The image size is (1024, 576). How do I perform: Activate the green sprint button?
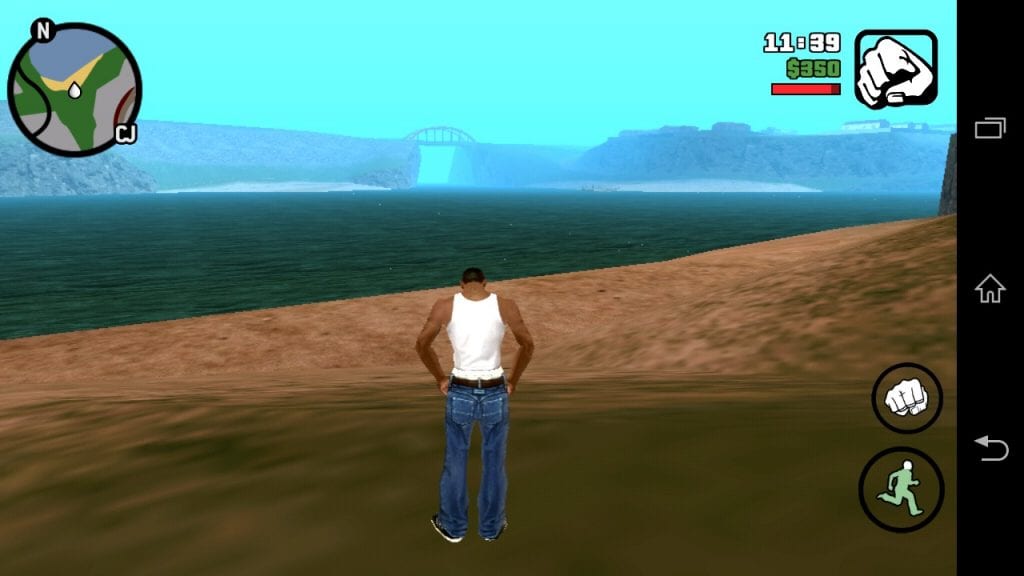click(x=901, y=489)
